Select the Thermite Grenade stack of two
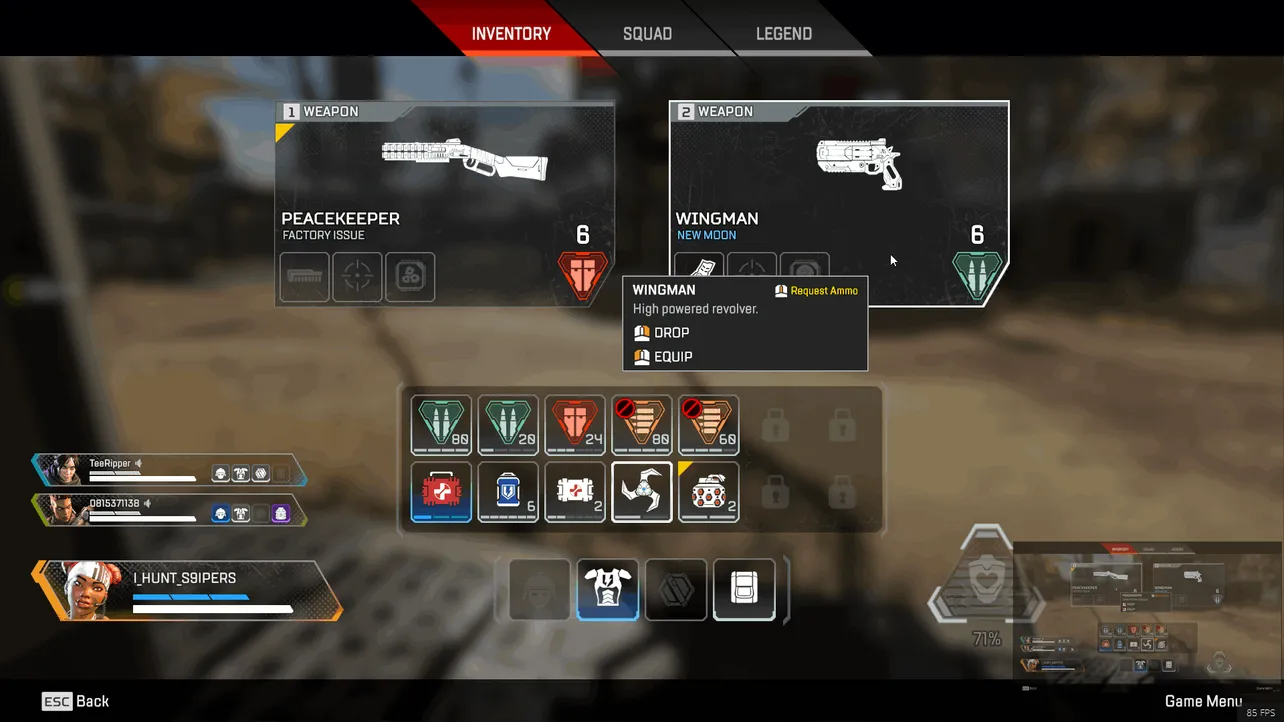This screenshot has height=722, width=1284. tap(708, 492)
